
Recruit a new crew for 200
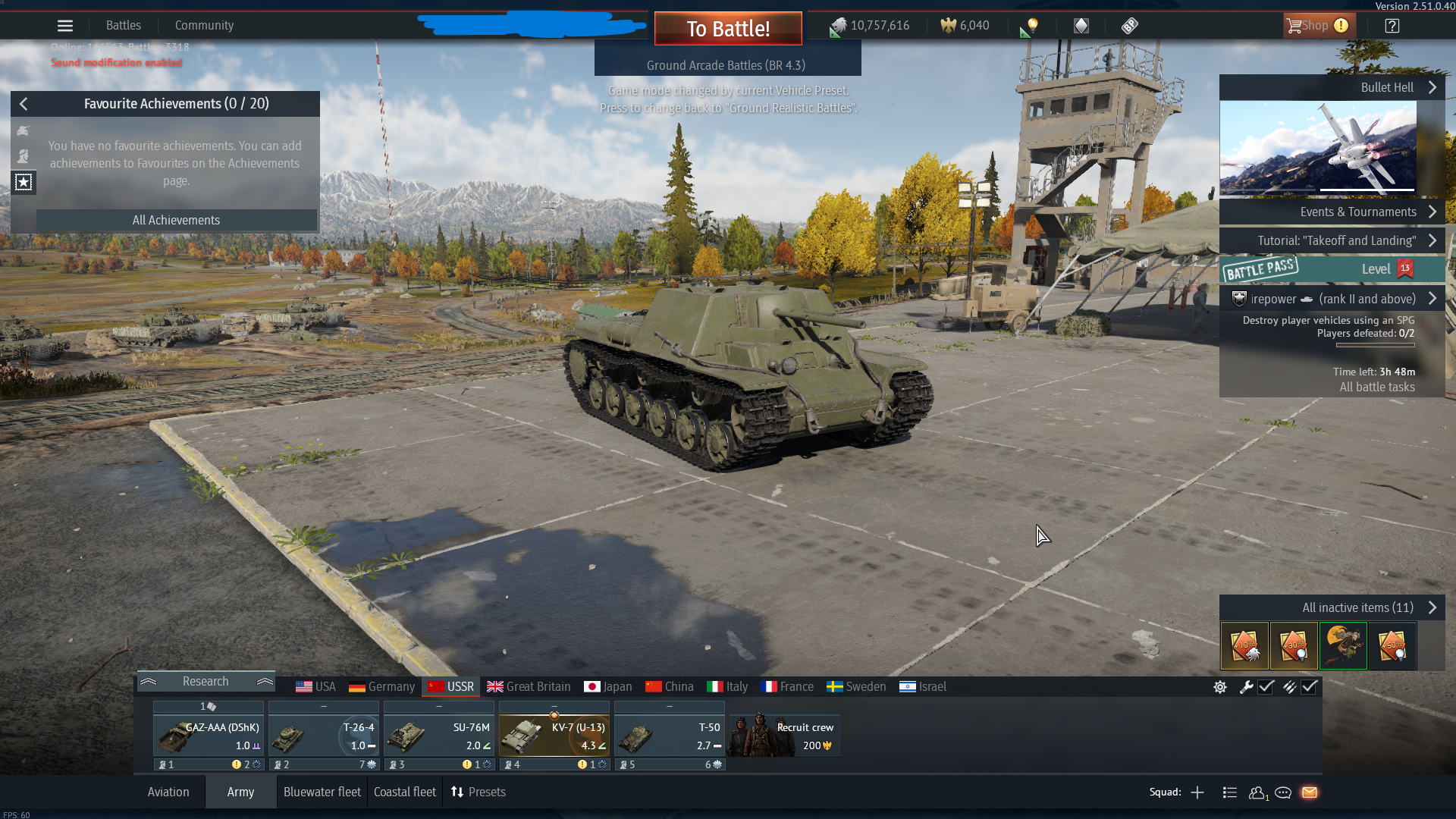point(784,735)
